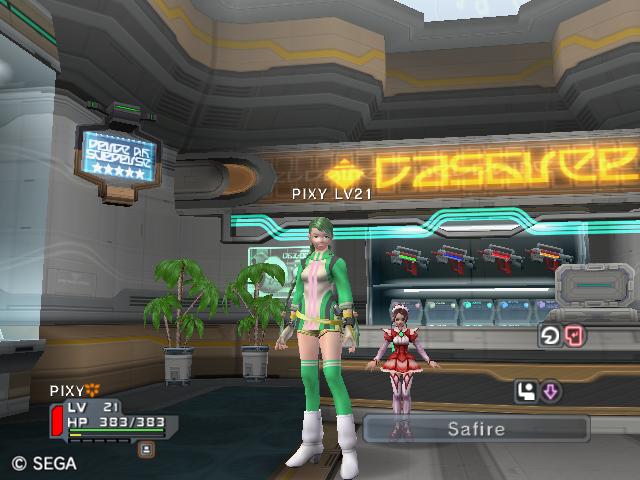640x480 pixels.
Task: Click the white person-shaped action icon
Action: coord(527,392)
